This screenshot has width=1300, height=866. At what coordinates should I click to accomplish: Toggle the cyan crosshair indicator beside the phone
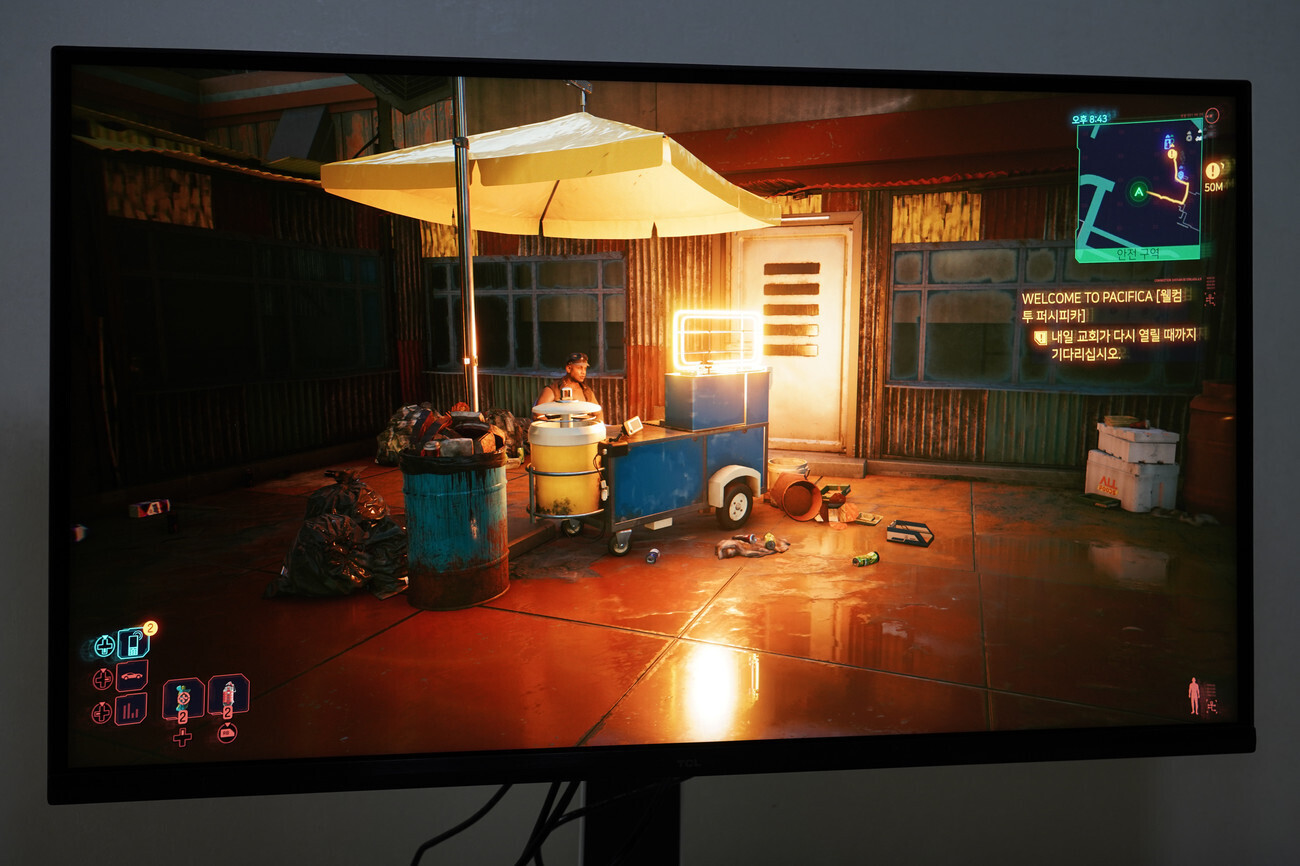[105, 646]
